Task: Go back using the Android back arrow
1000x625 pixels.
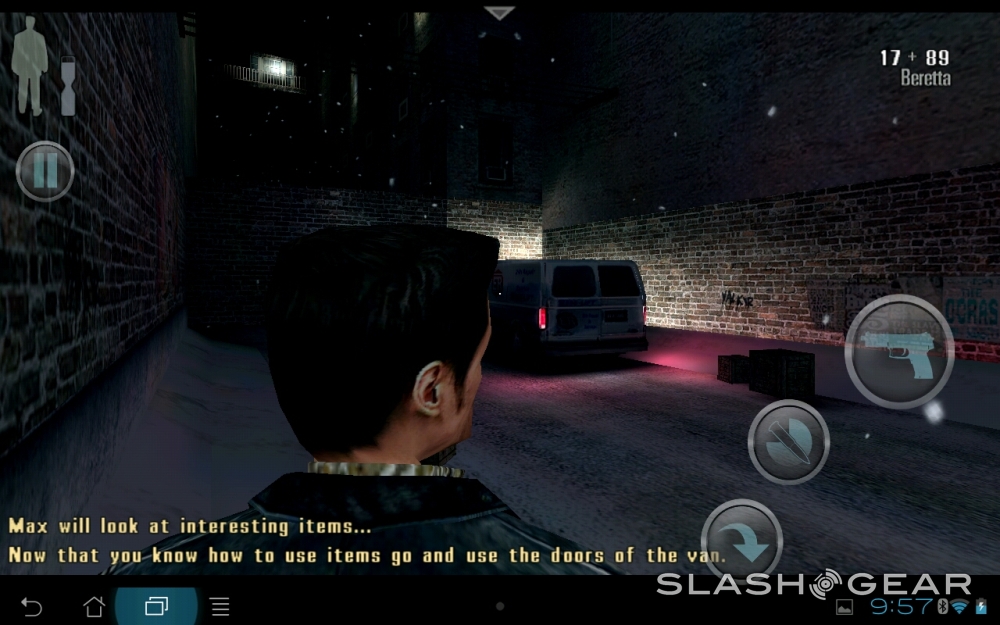Action: (32, 607)
